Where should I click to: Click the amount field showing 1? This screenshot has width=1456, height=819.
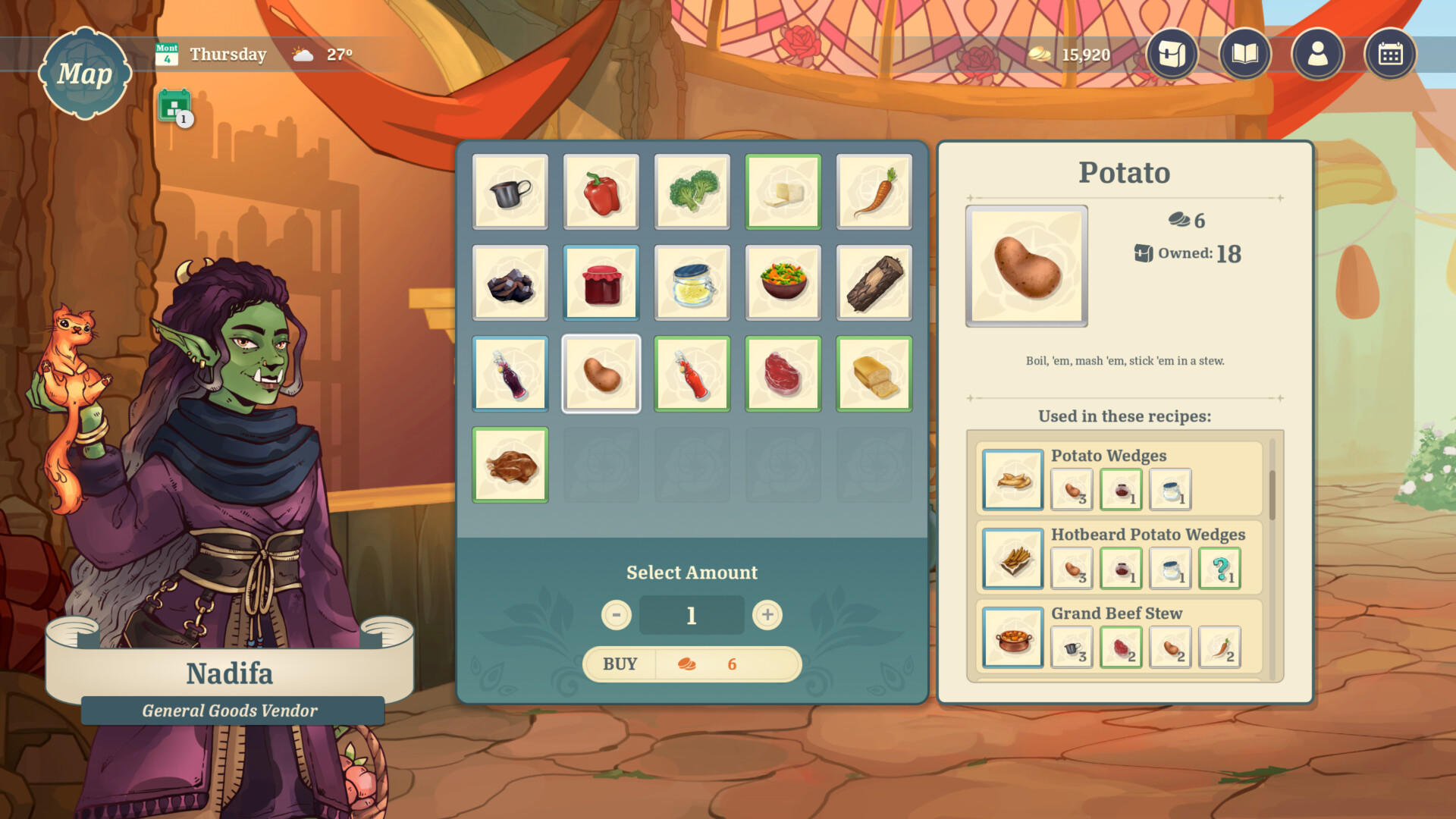click(x=691, y=615)
